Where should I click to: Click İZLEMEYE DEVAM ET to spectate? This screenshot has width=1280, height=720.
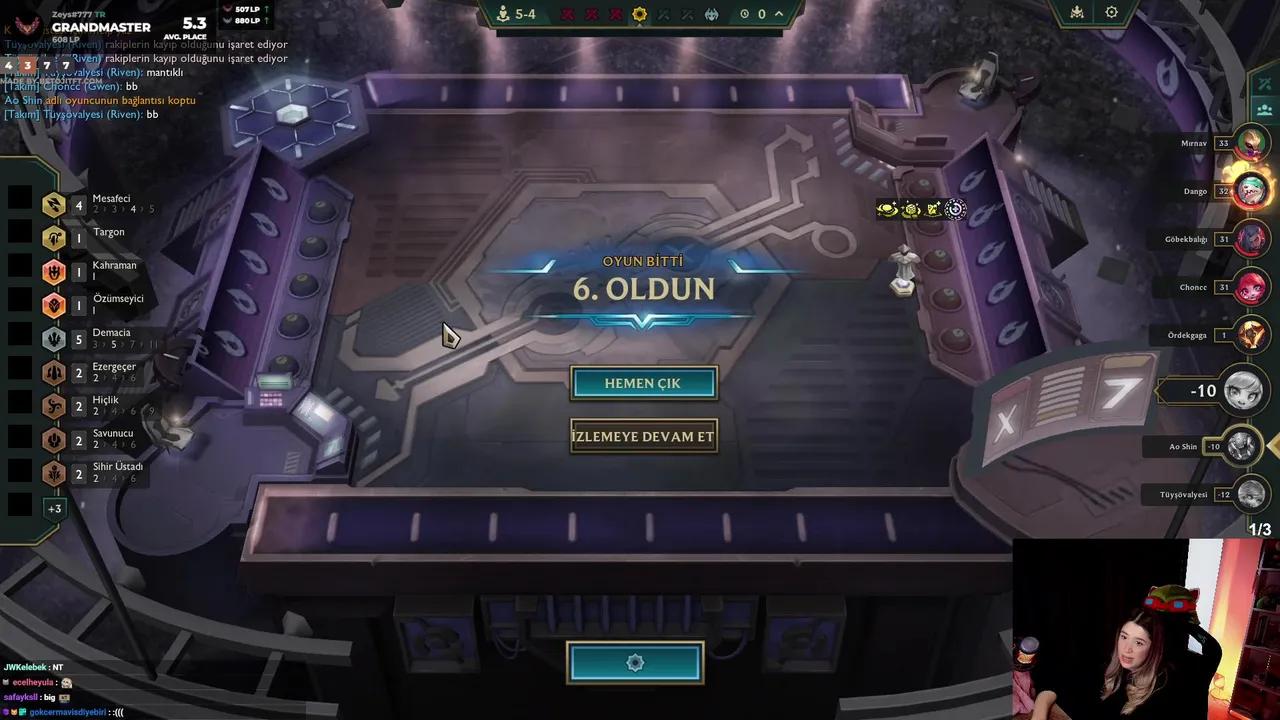(x=643, y=436)
